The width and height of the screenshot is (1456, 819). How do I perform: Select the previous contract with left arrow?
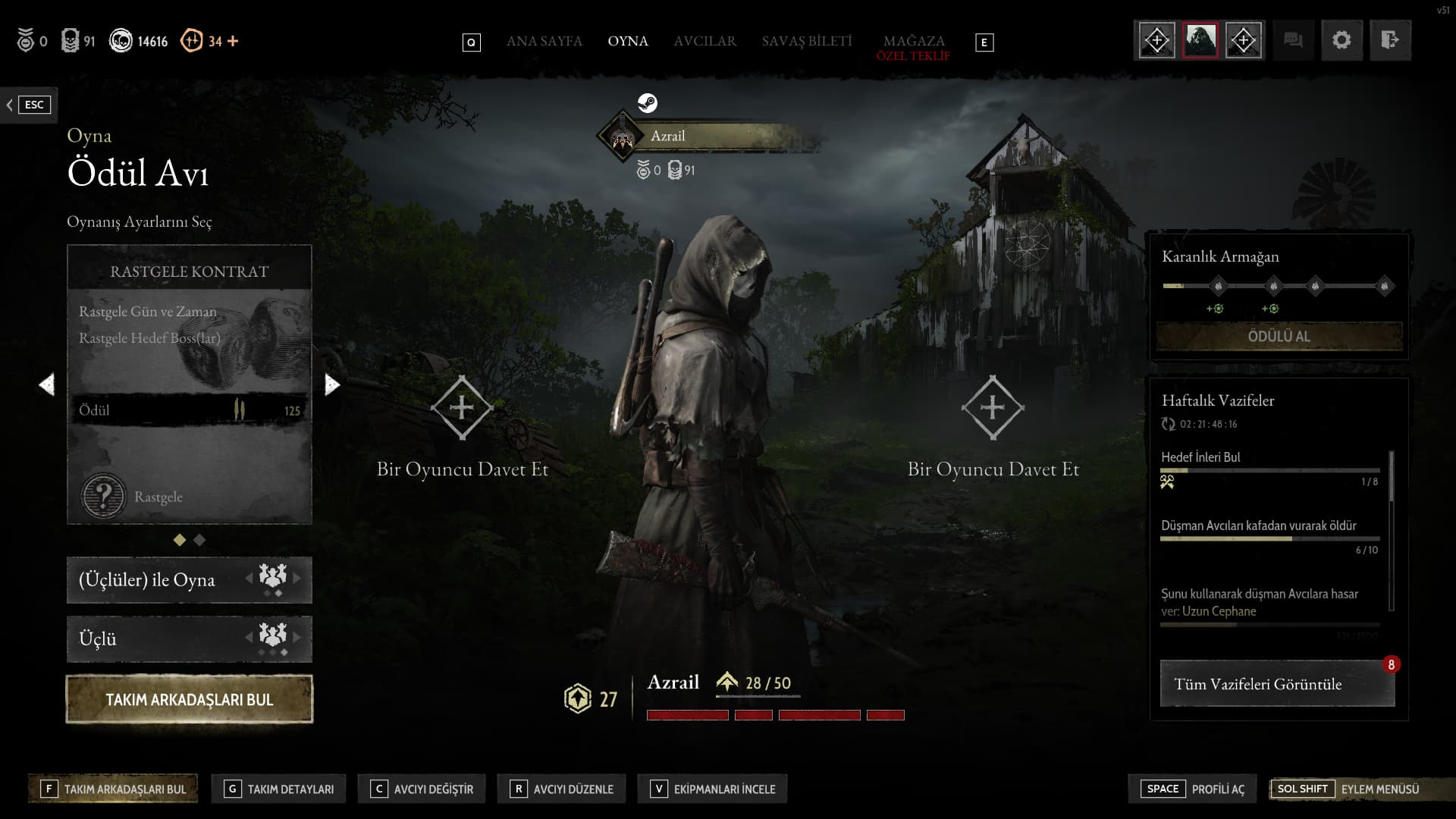point(47,385)
